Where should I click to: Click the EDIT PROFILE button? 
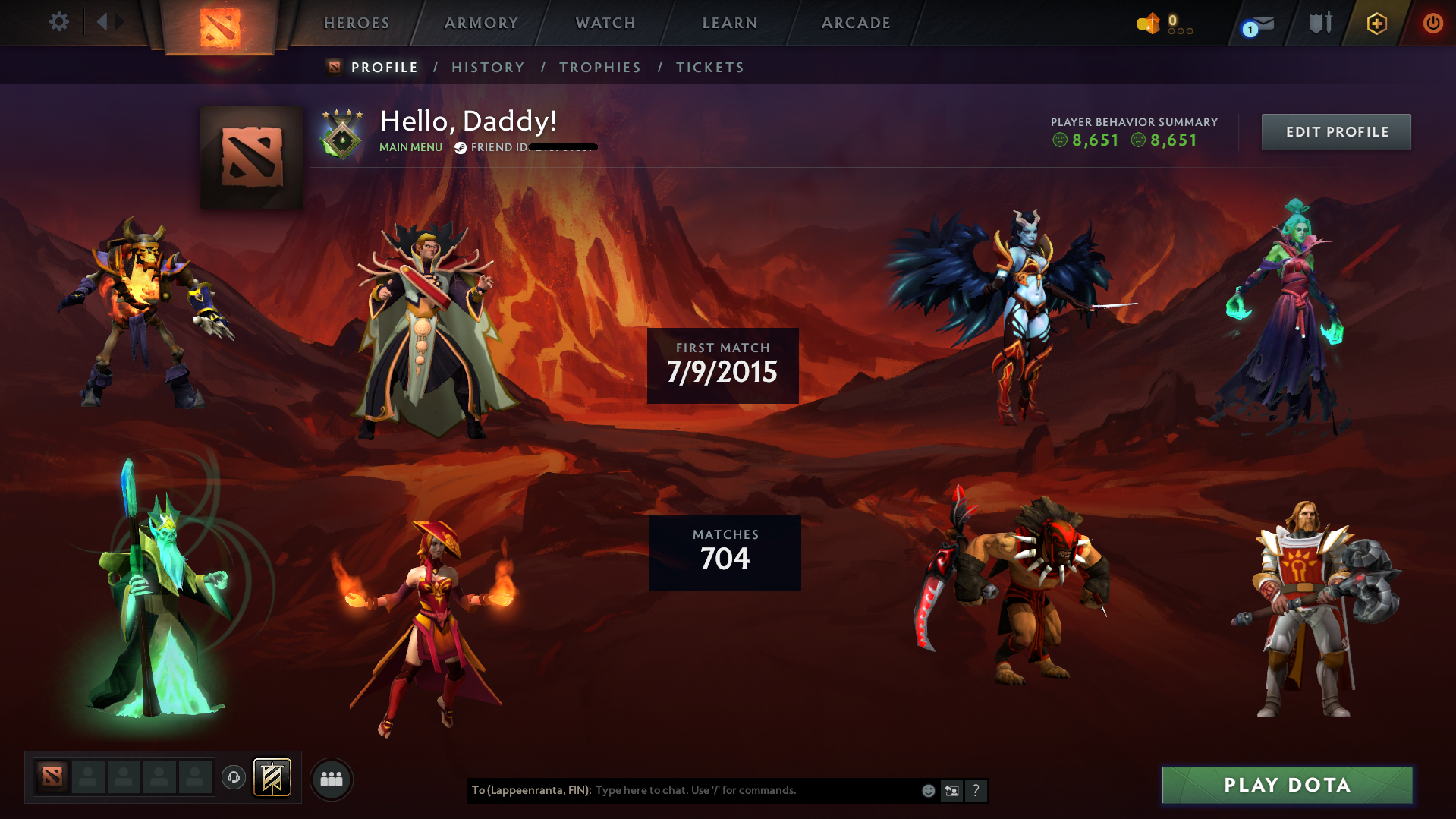coord(1335,131)
